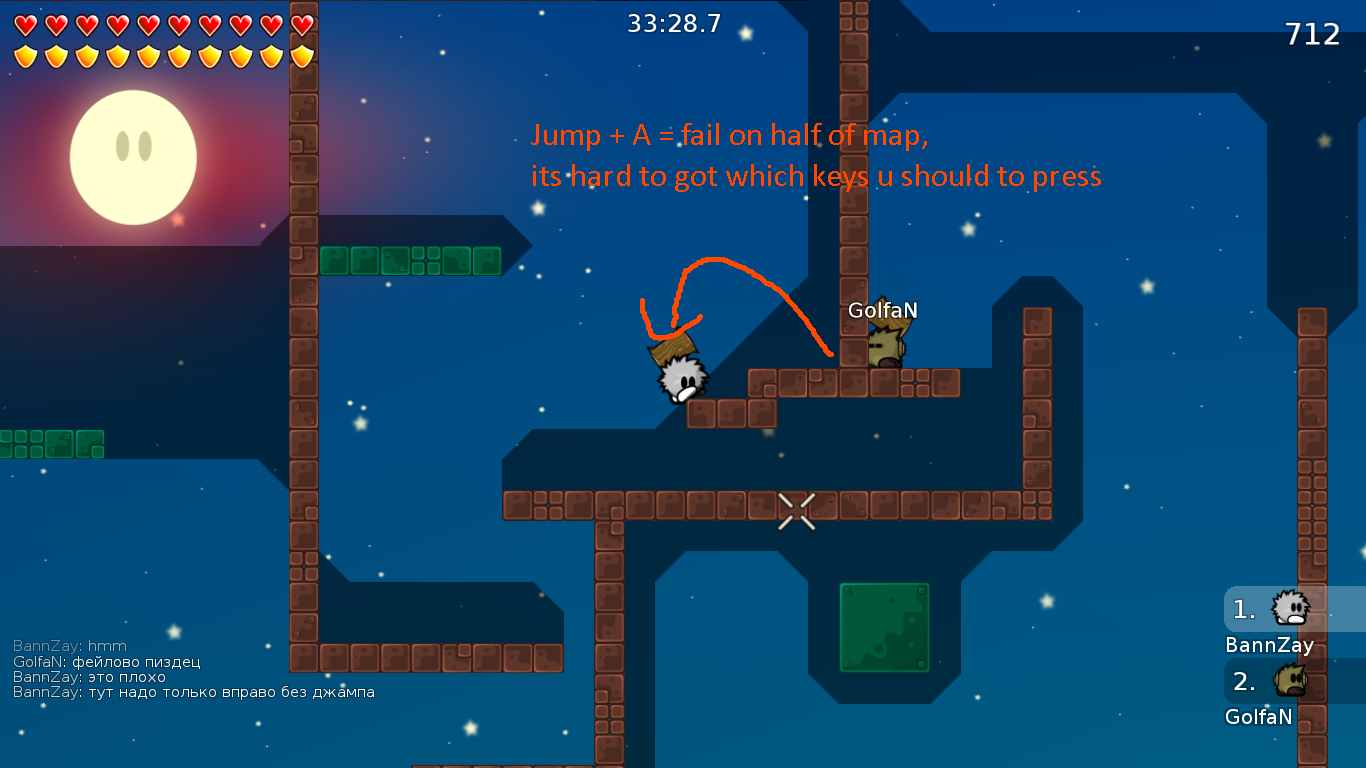Click BannZay's fluffy avatar in the leaderboard

click(x=1291, y=607)
